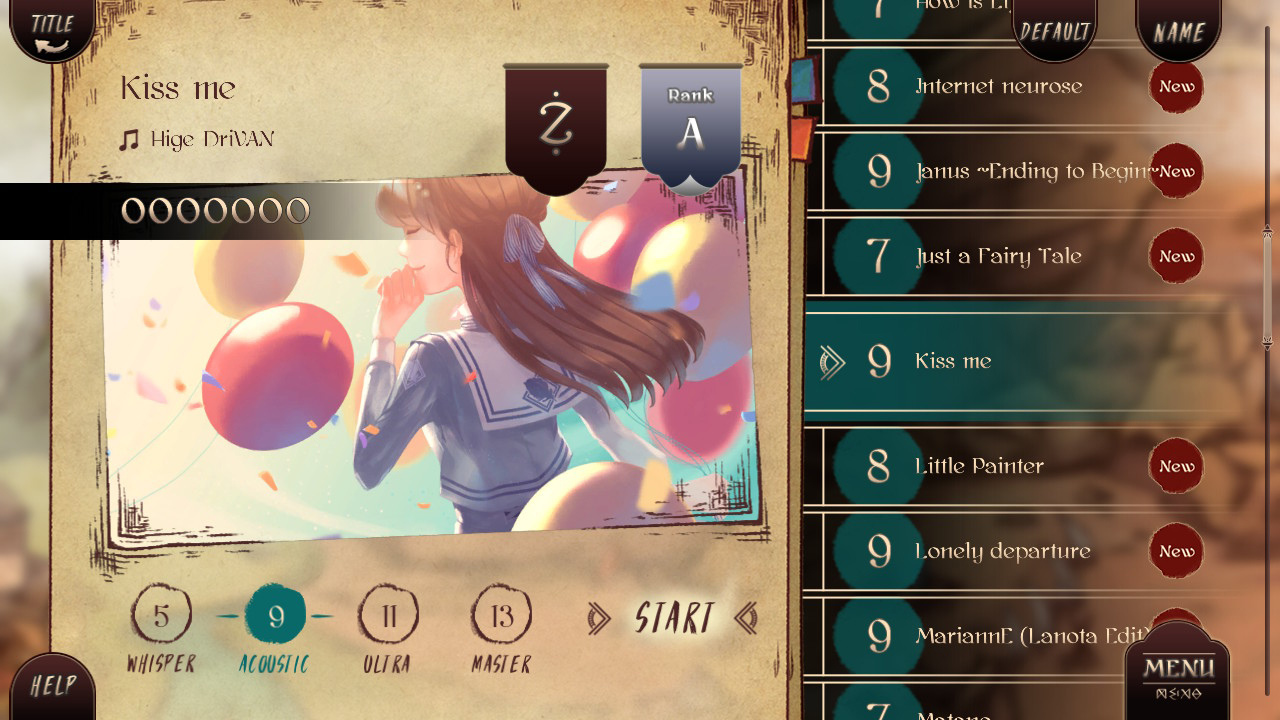This screenshot has height=720, width=1280.
Task: Open the NAME sorting selector
Action: pos(1178,31)
